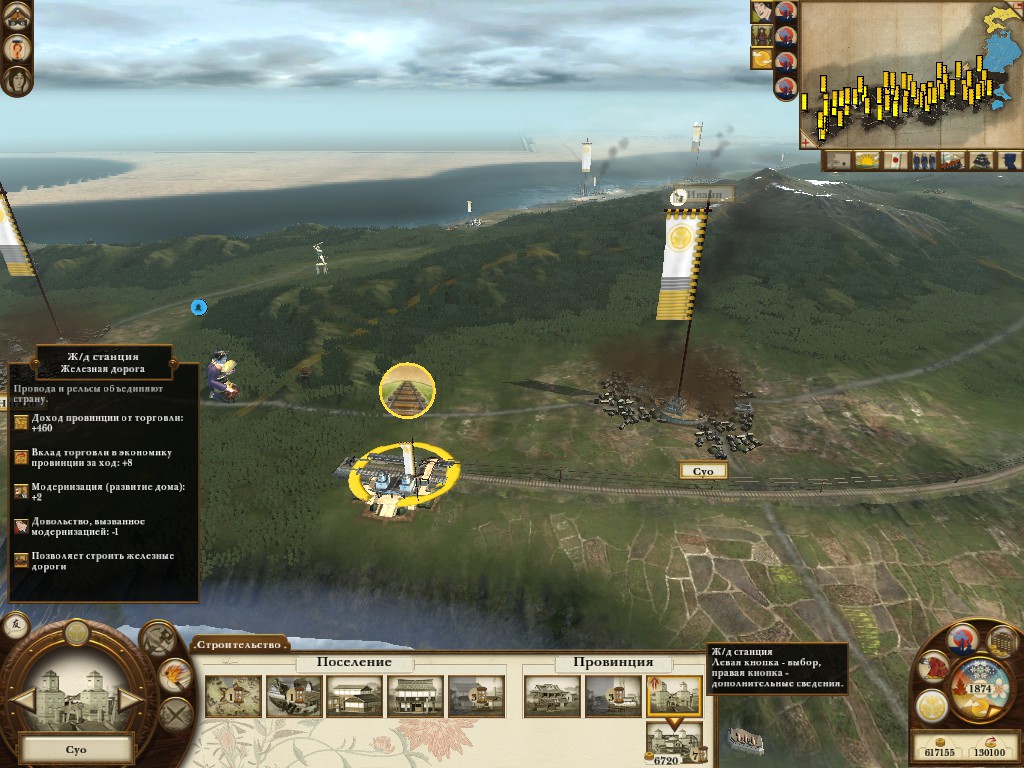This screenshot has width=1024, height=768.
Task: Choose the ship list button
Action: click(x=952, y=160)
